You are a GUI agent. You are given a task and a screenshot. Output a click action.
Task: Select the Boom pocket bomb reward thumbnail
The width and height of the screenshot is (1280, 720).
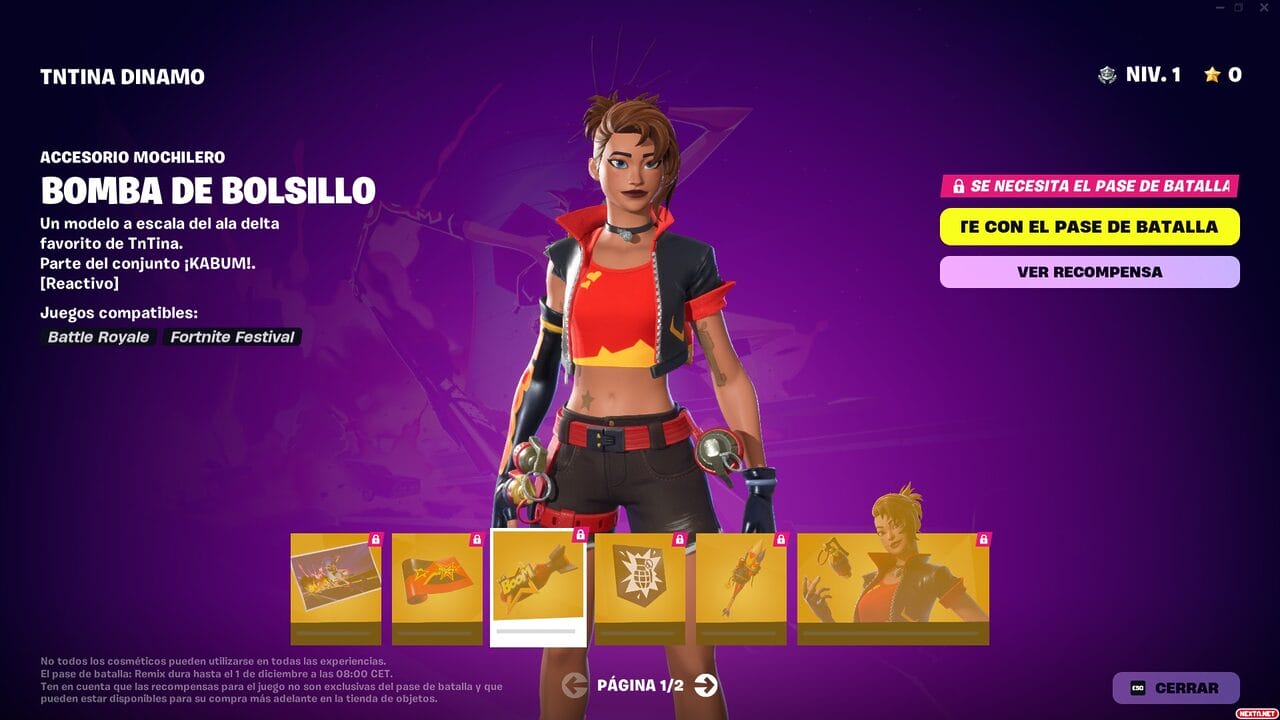tap(540, 585)
